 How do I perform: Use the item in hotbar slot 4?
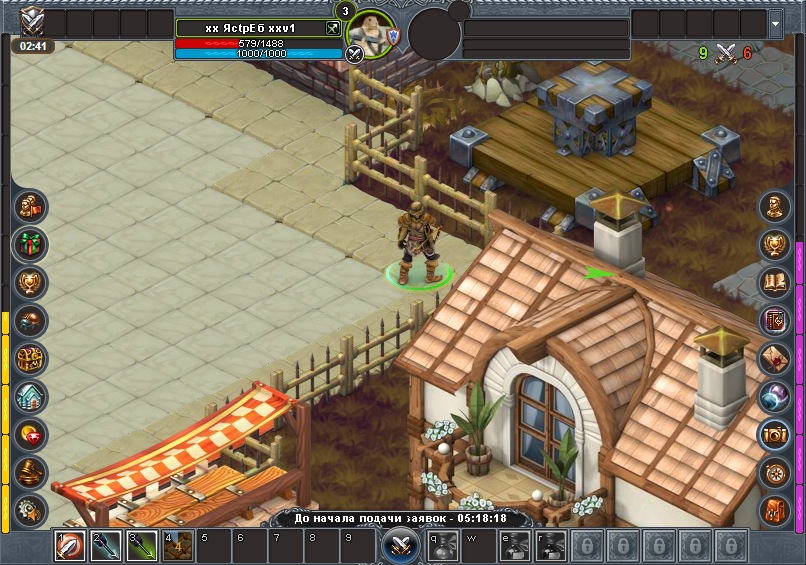click(x=178, y=546)
